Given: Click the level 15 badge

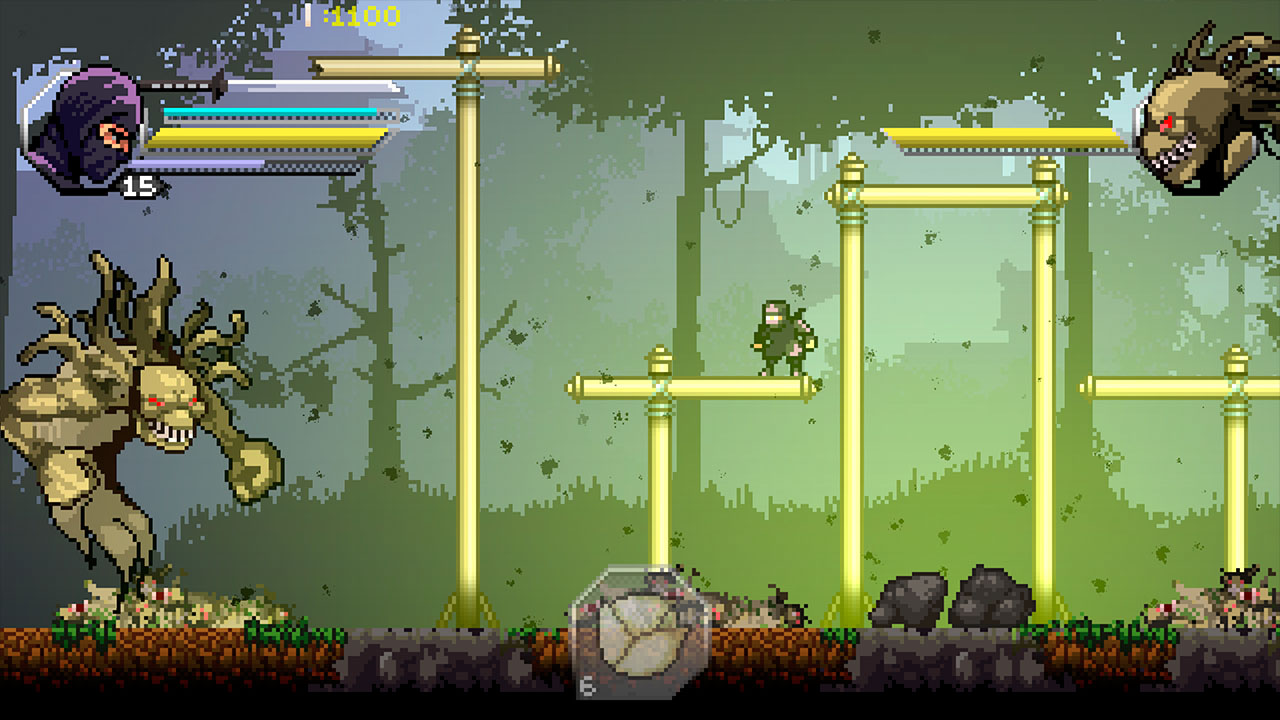Looking at the screenshot, I should point(140,184).
